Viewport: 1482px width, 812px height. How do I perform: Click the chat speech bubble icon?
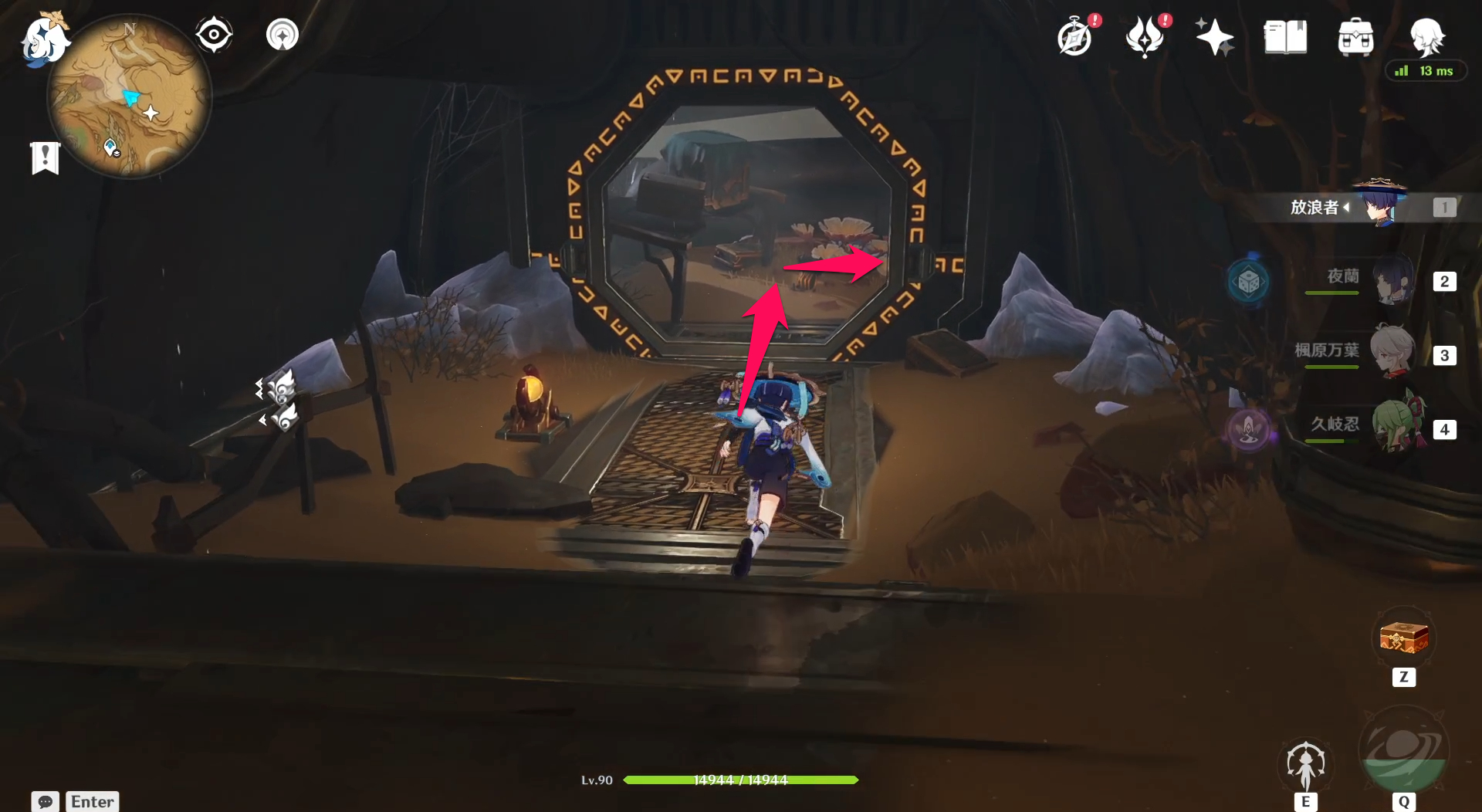44,802
